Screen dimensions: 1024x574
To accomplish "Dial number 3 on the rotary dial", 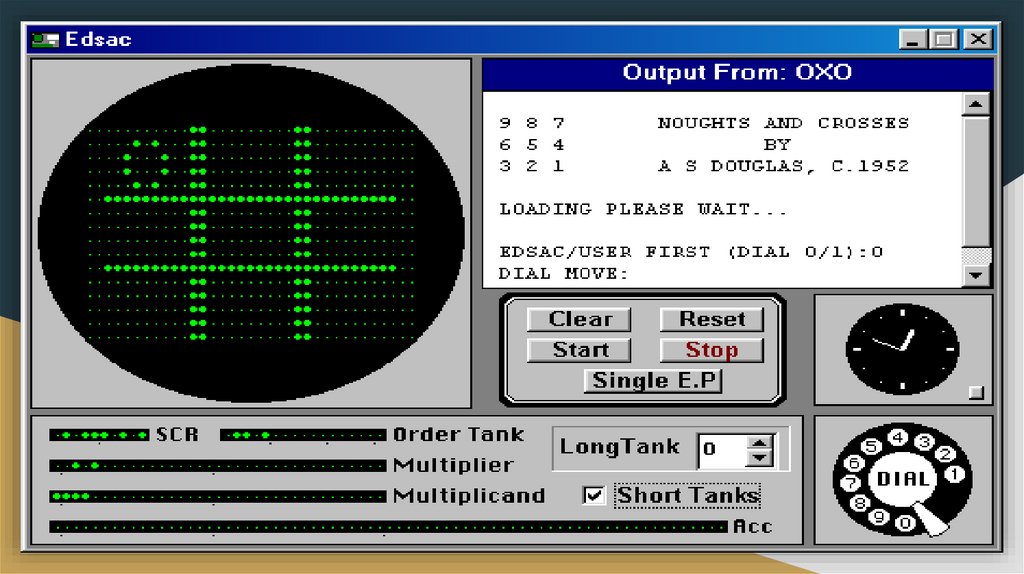I will click(x=924, y=441).
